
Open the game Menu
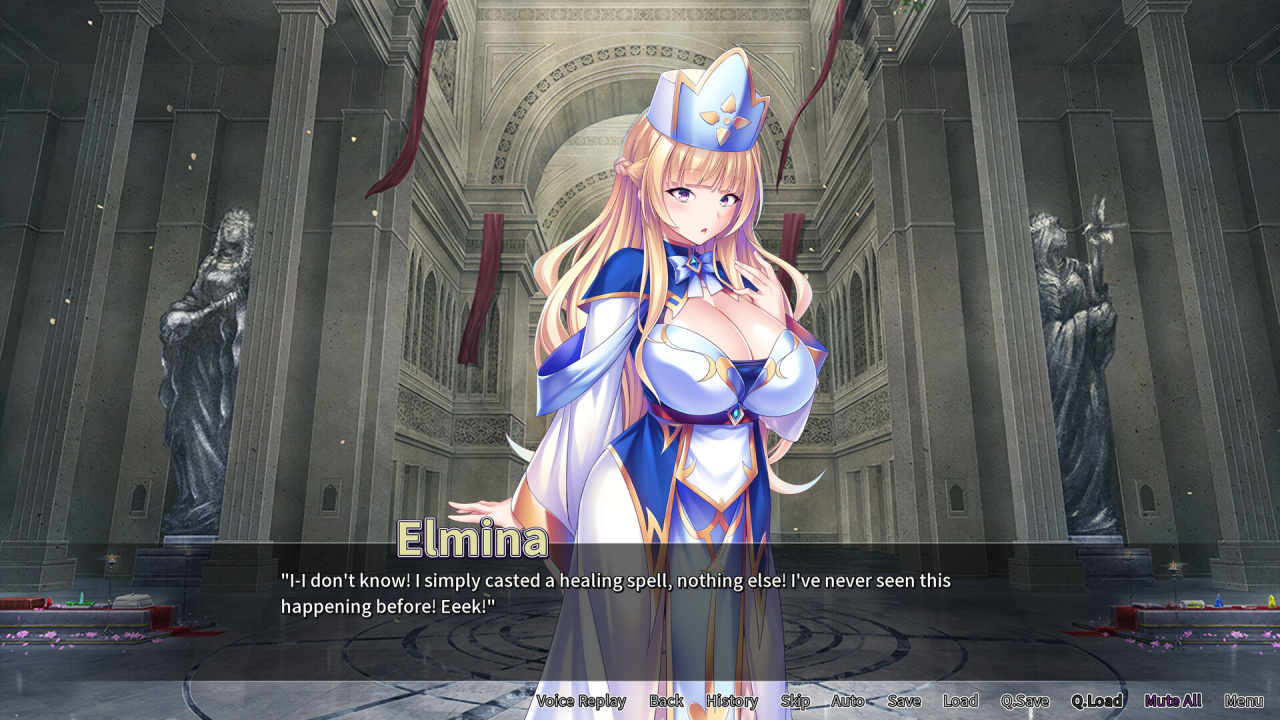(x=1243, y=701)
